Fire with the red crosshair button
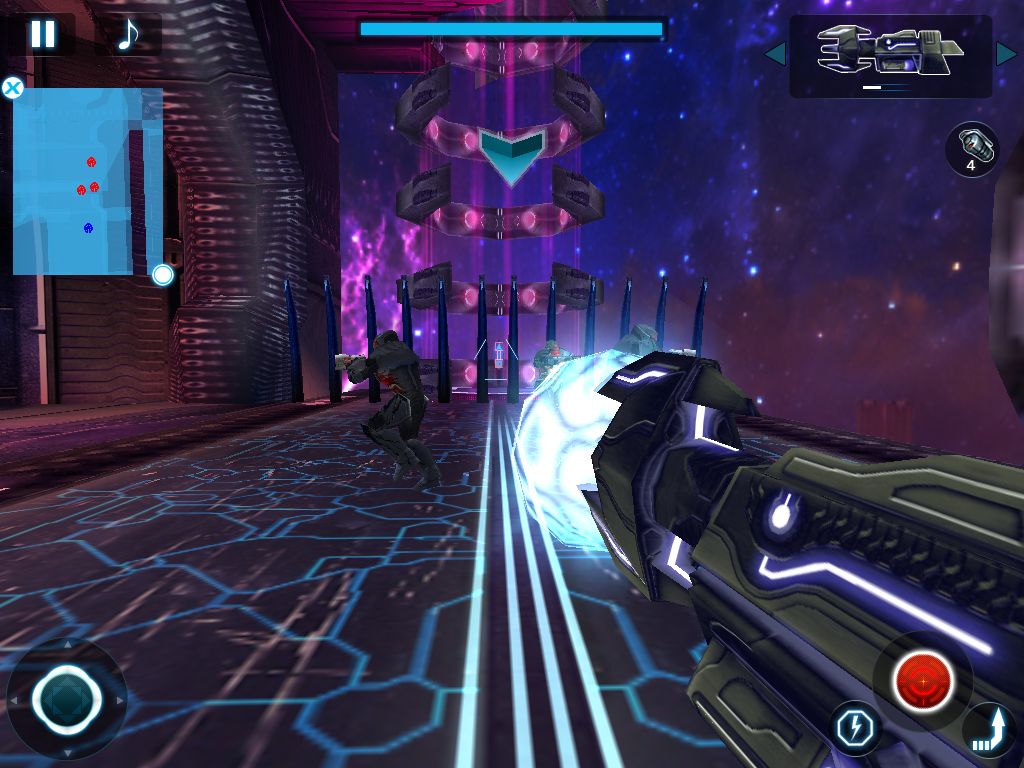The height and width of the screenshot is (768, 1024). [x=923, y=682]
